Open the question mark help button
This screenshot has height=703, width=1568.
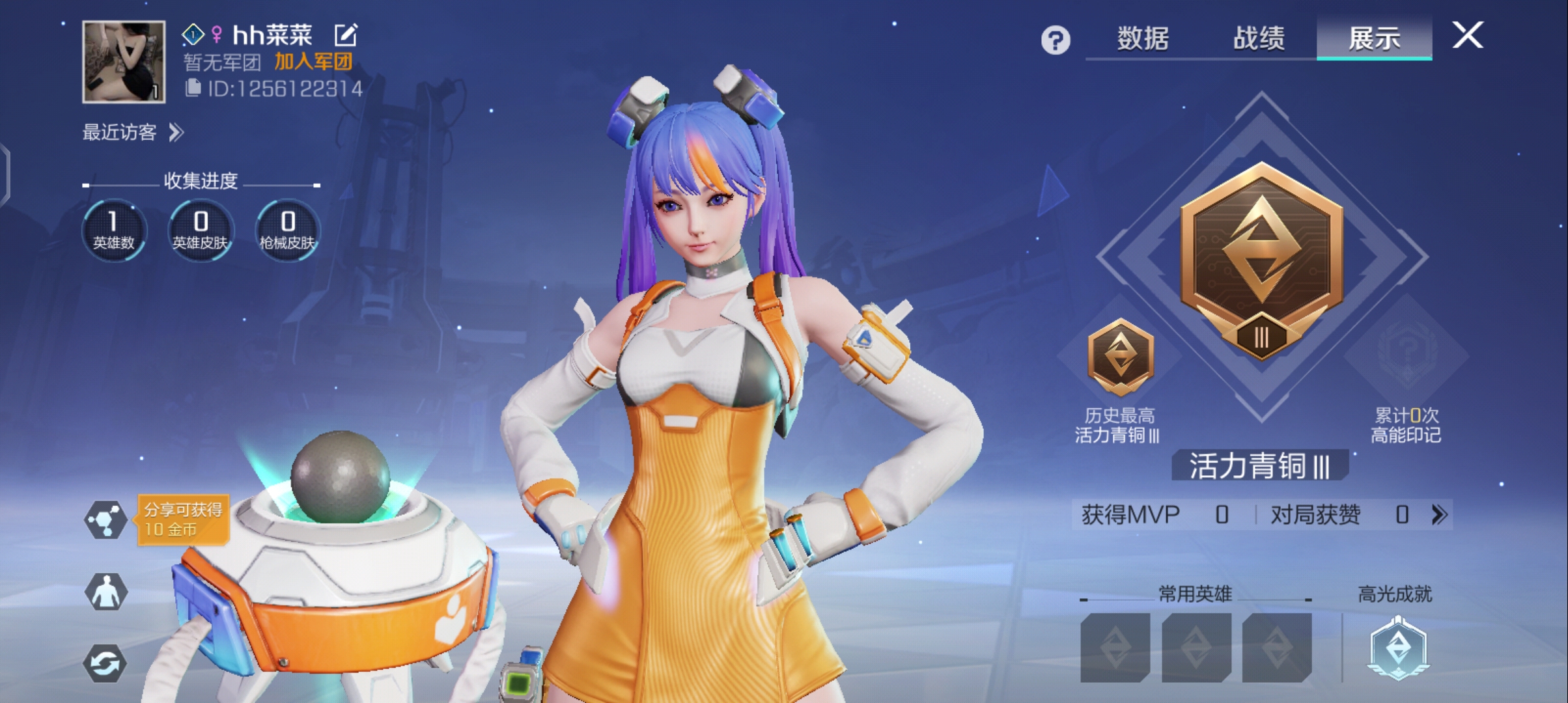[1055, 40]
